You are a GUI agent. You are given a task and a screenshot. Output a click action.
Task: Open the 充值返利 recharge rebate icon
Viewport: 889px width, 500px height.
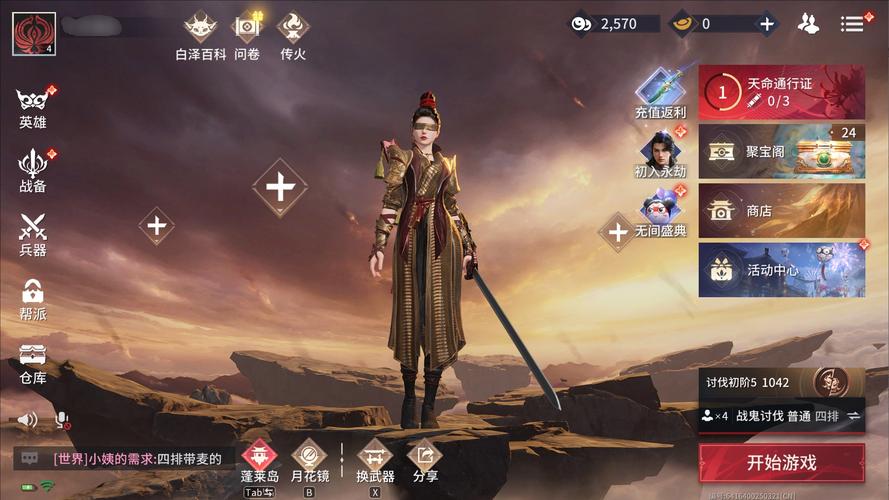coord(660,93)
